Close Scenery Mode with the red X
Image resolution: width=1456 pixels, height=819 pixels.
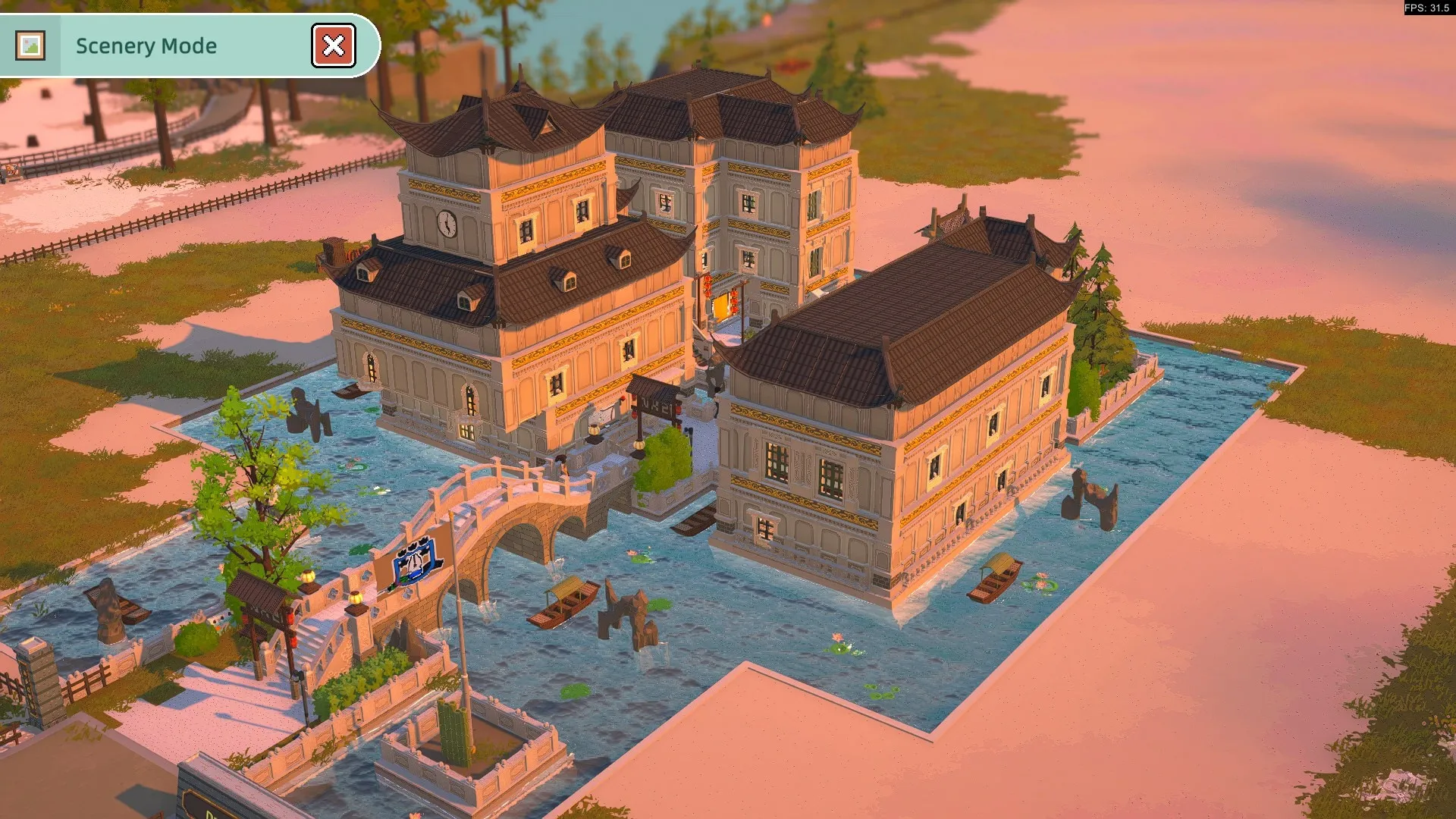point(333,45)
